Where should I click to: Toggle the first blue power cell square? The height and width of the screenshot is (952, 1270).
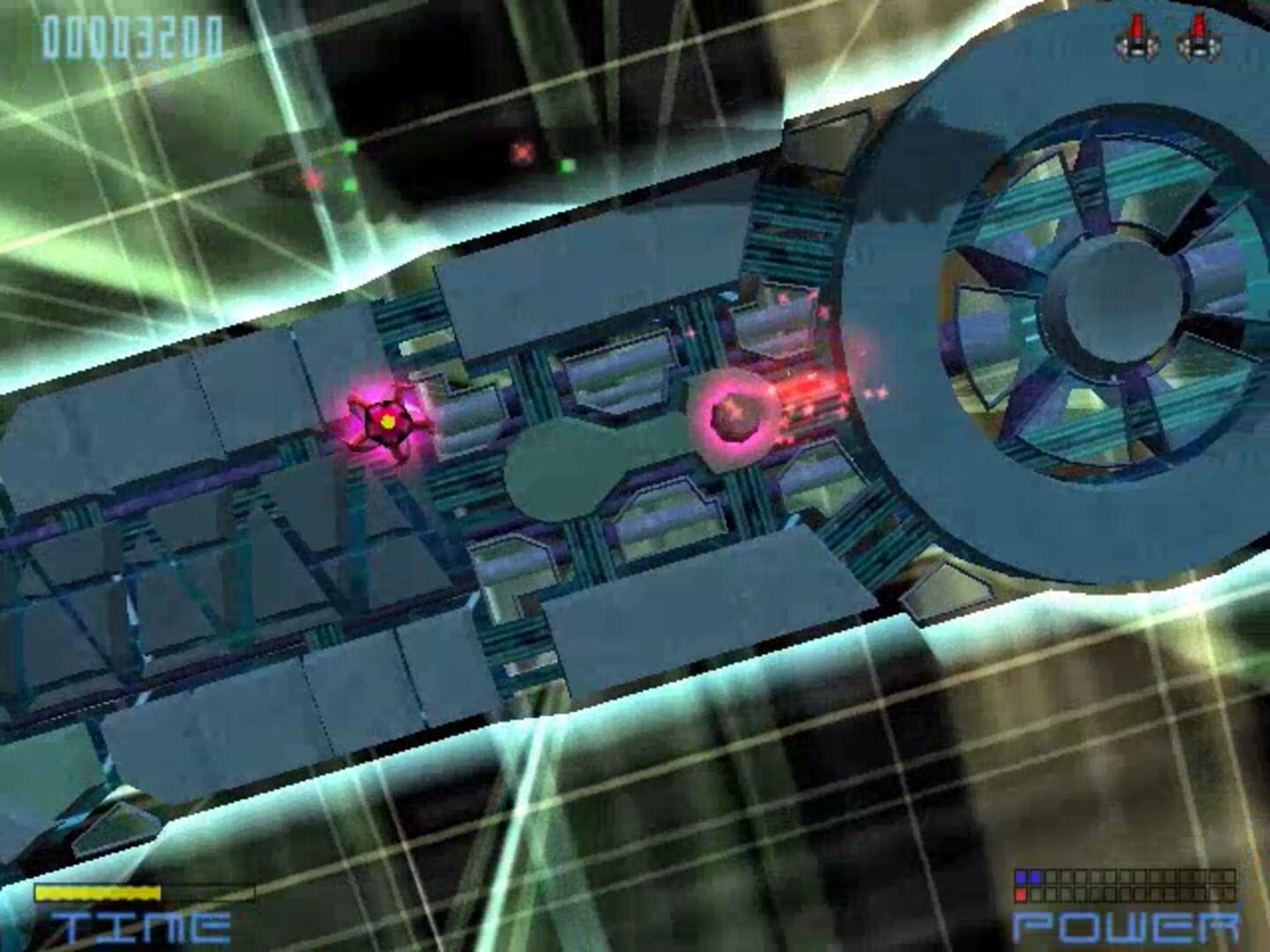(1020, 877)
